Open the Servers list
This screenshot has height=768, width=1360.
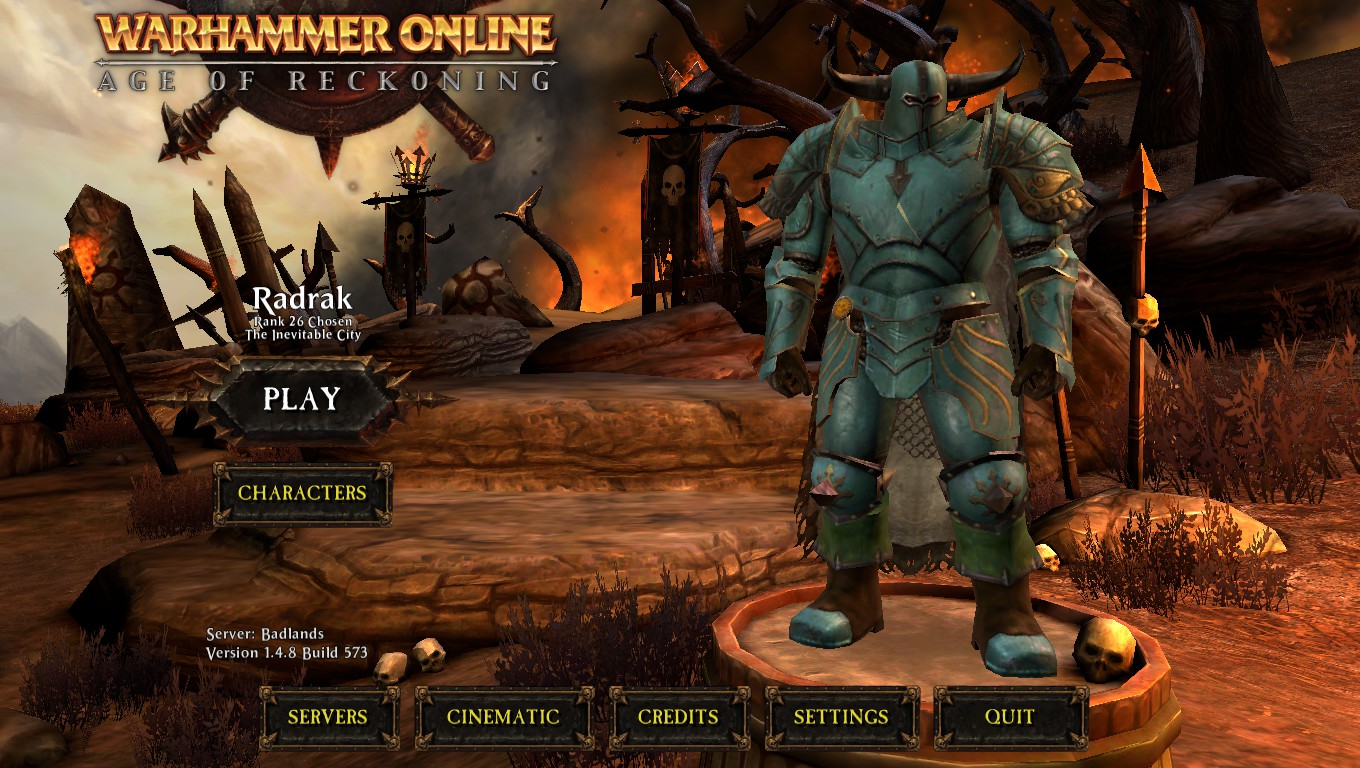328,717
